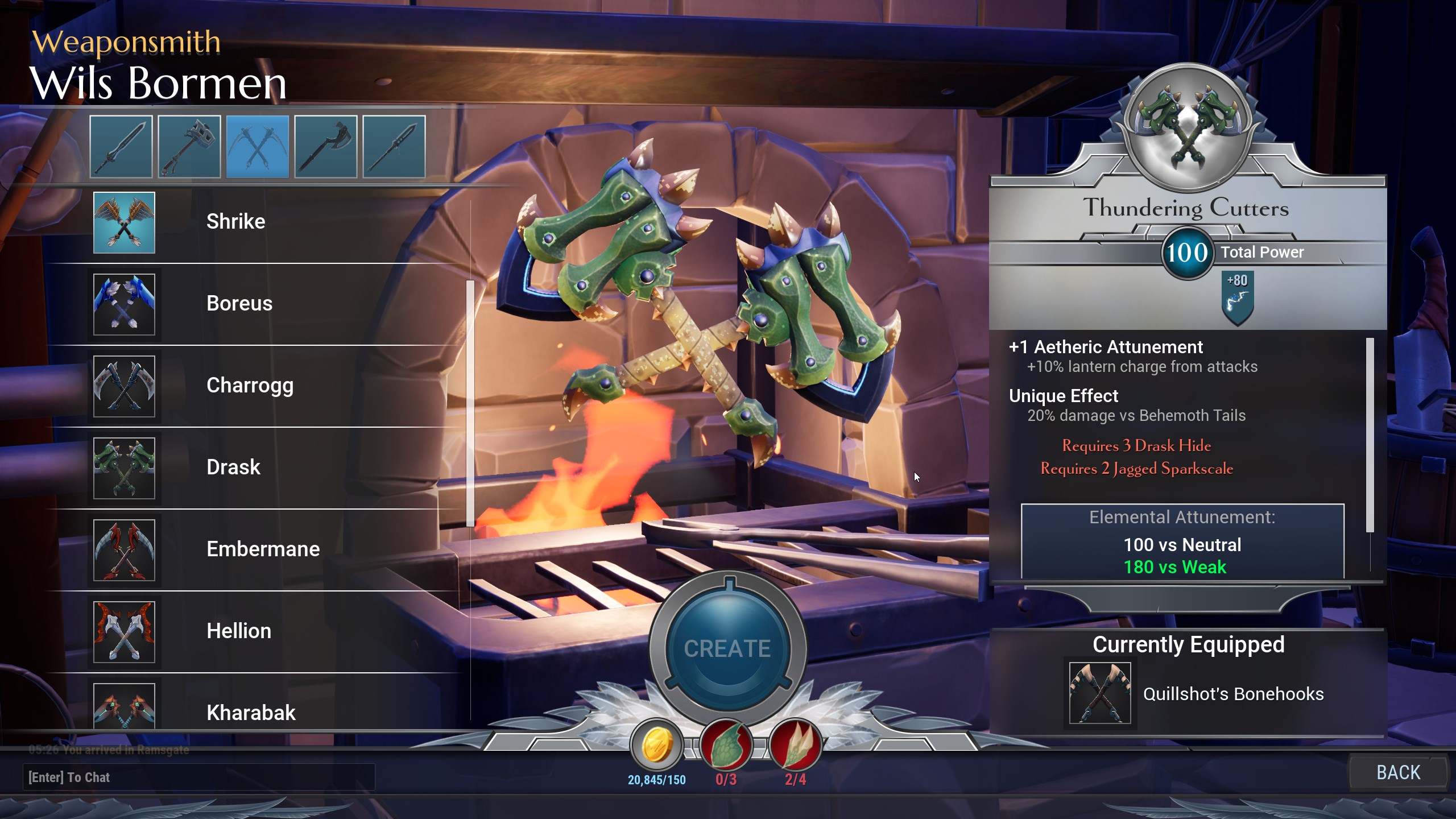Select the hammer weapon category icon
The image size is (1456, 819).
[x=189, y=147]
